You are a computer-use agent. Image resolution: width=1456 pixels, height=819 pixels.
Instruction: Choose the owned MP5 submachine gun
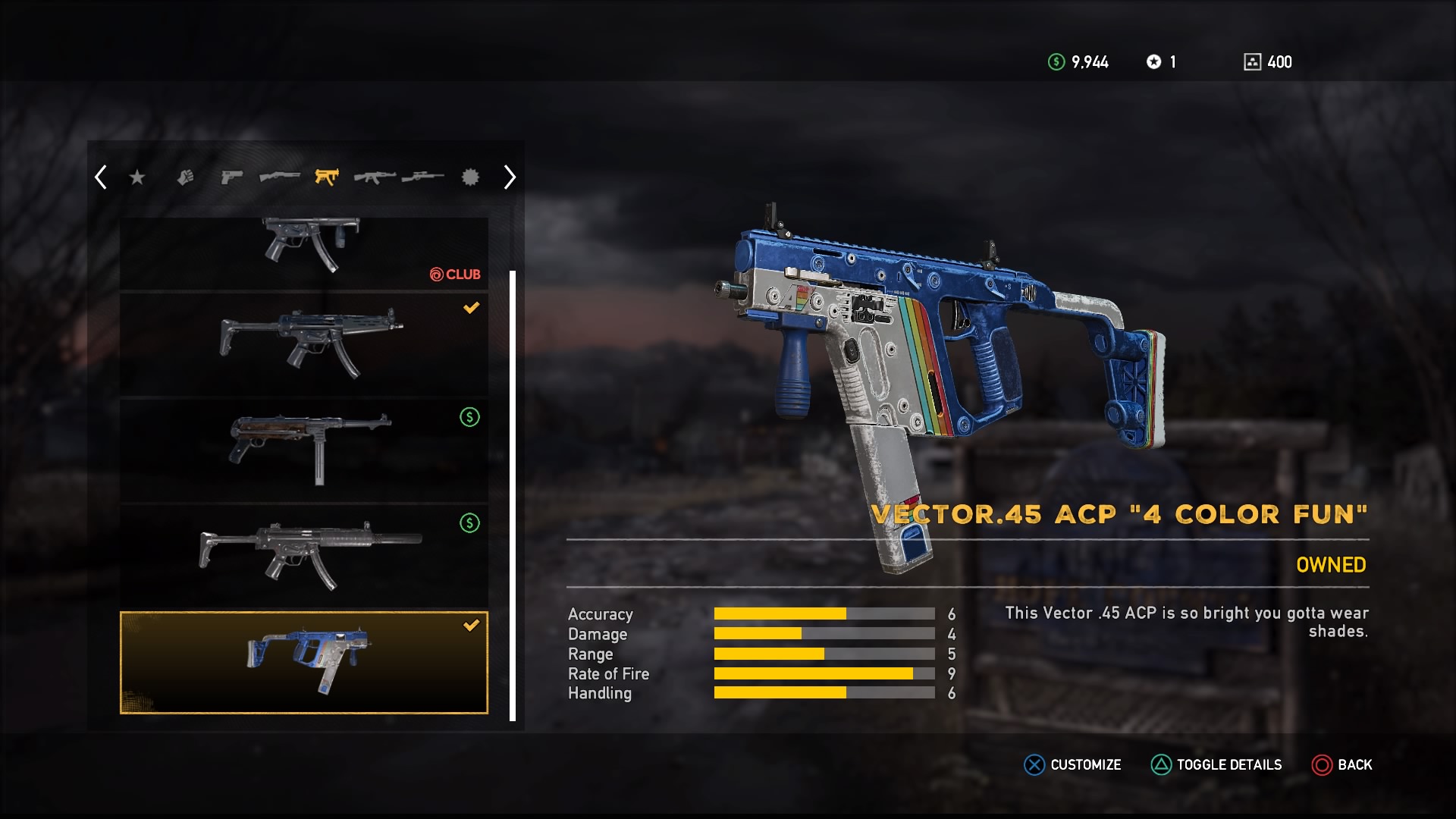click(304, 344)
